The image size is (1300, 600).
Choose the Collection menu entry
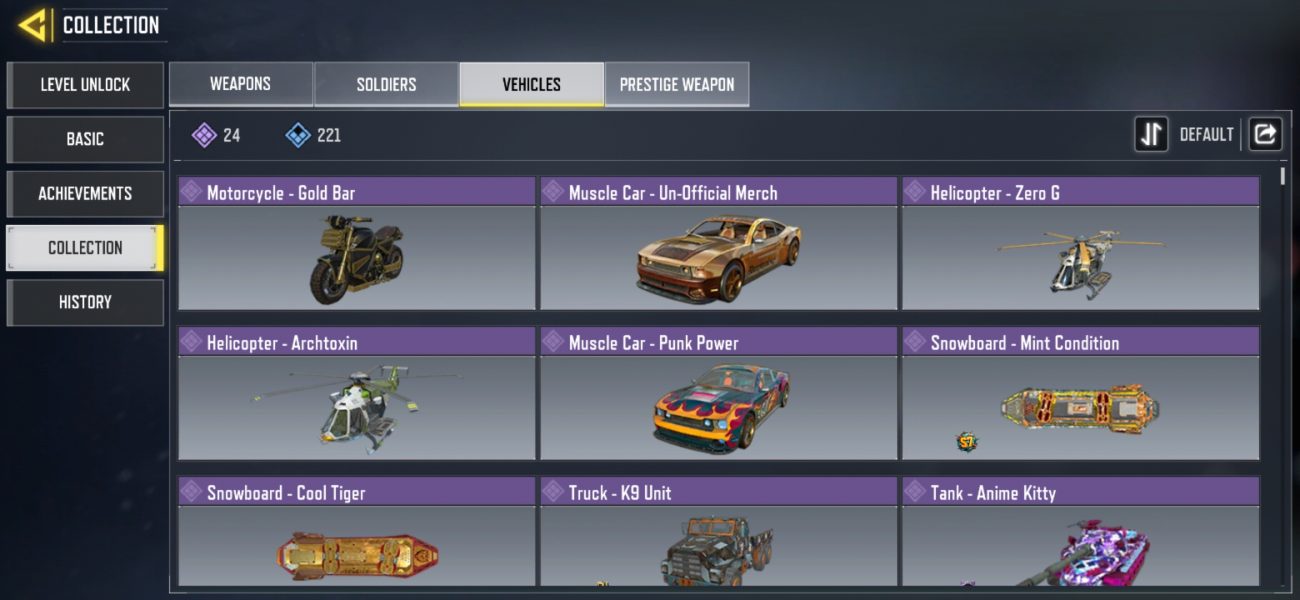coord(85,248)
